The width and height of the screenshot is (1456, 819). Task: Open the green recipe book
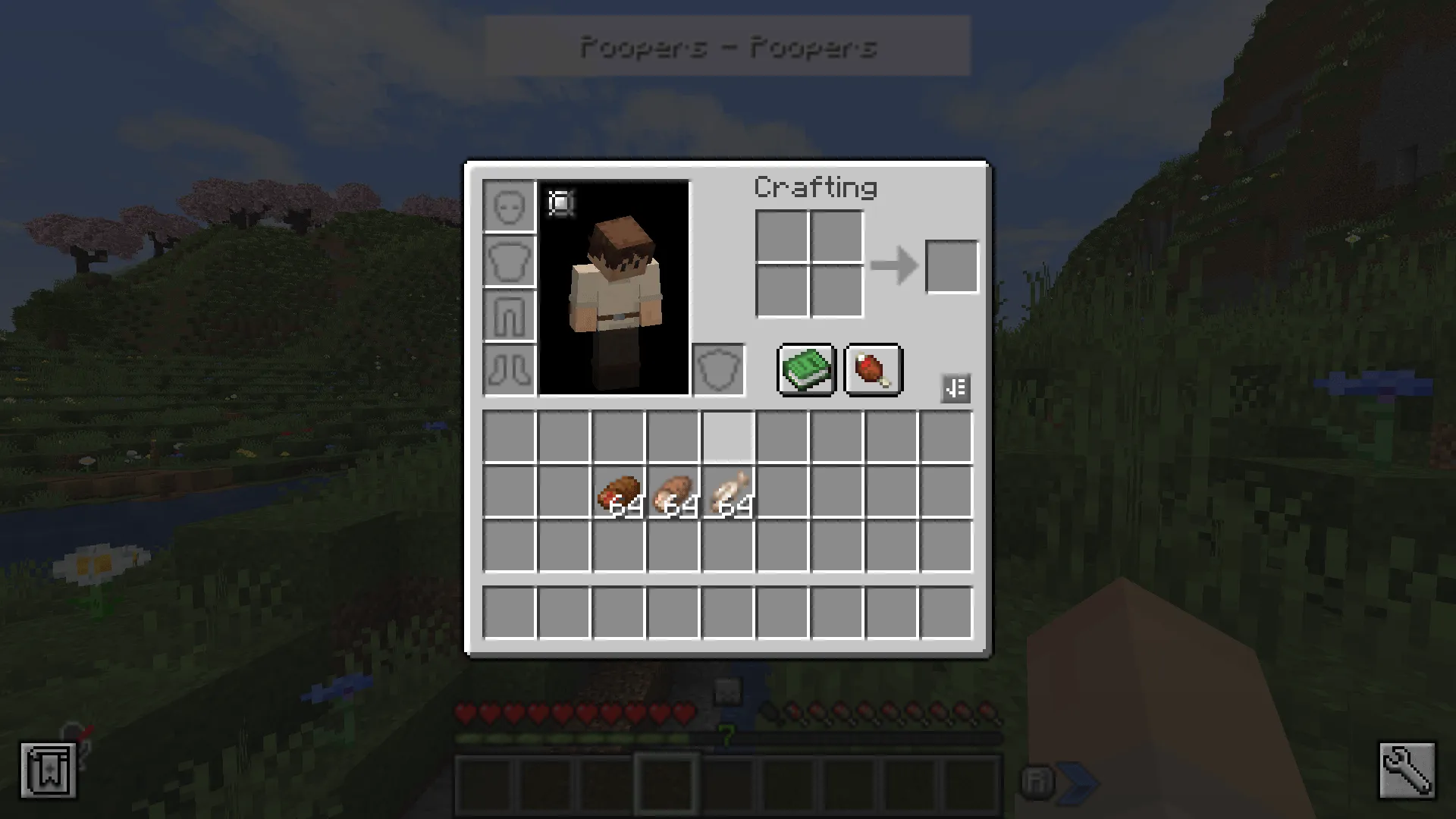pos(806,369)
